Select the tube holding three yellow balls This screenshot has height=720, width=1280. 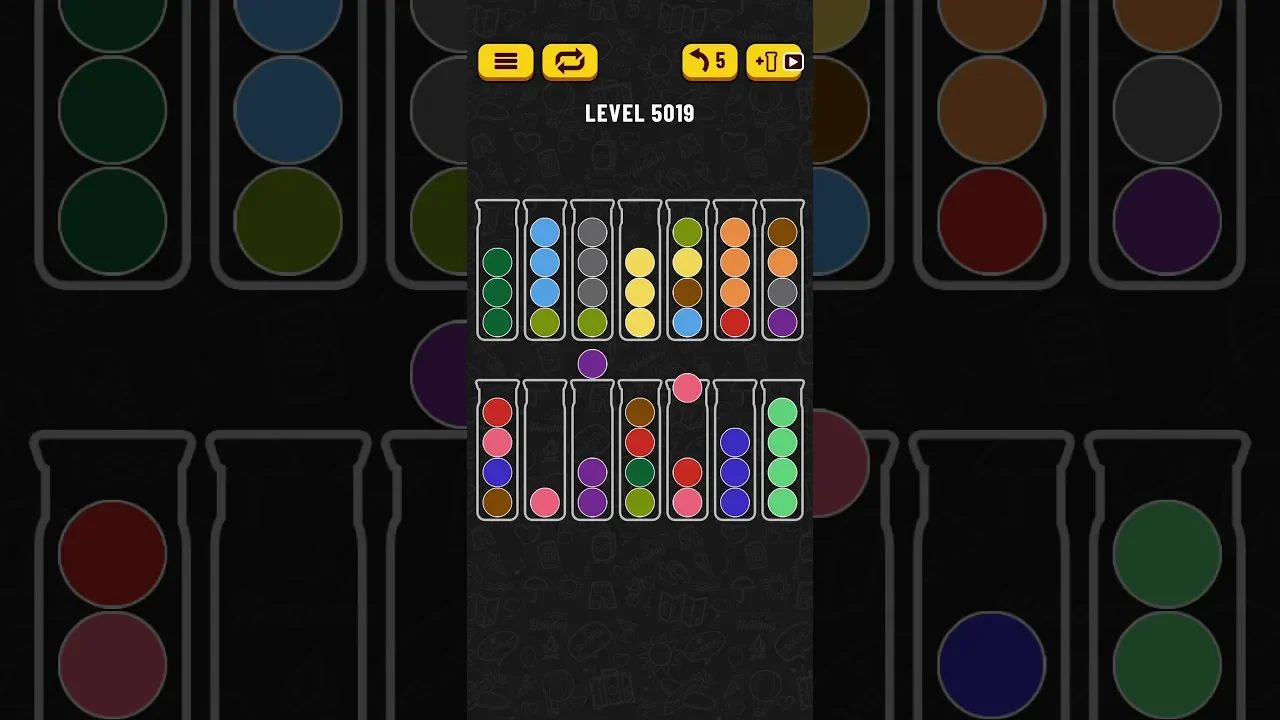tap(640, 271)
